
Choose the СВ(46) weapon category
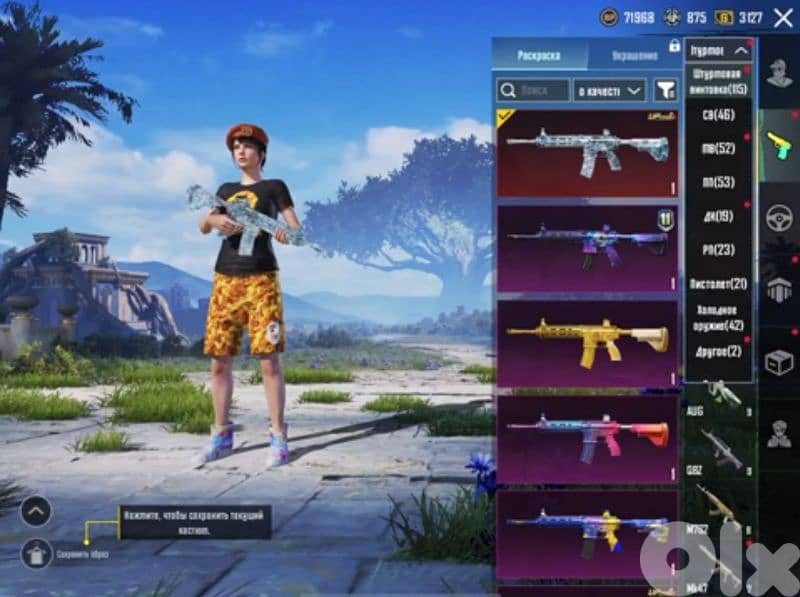tap(719, 115)
